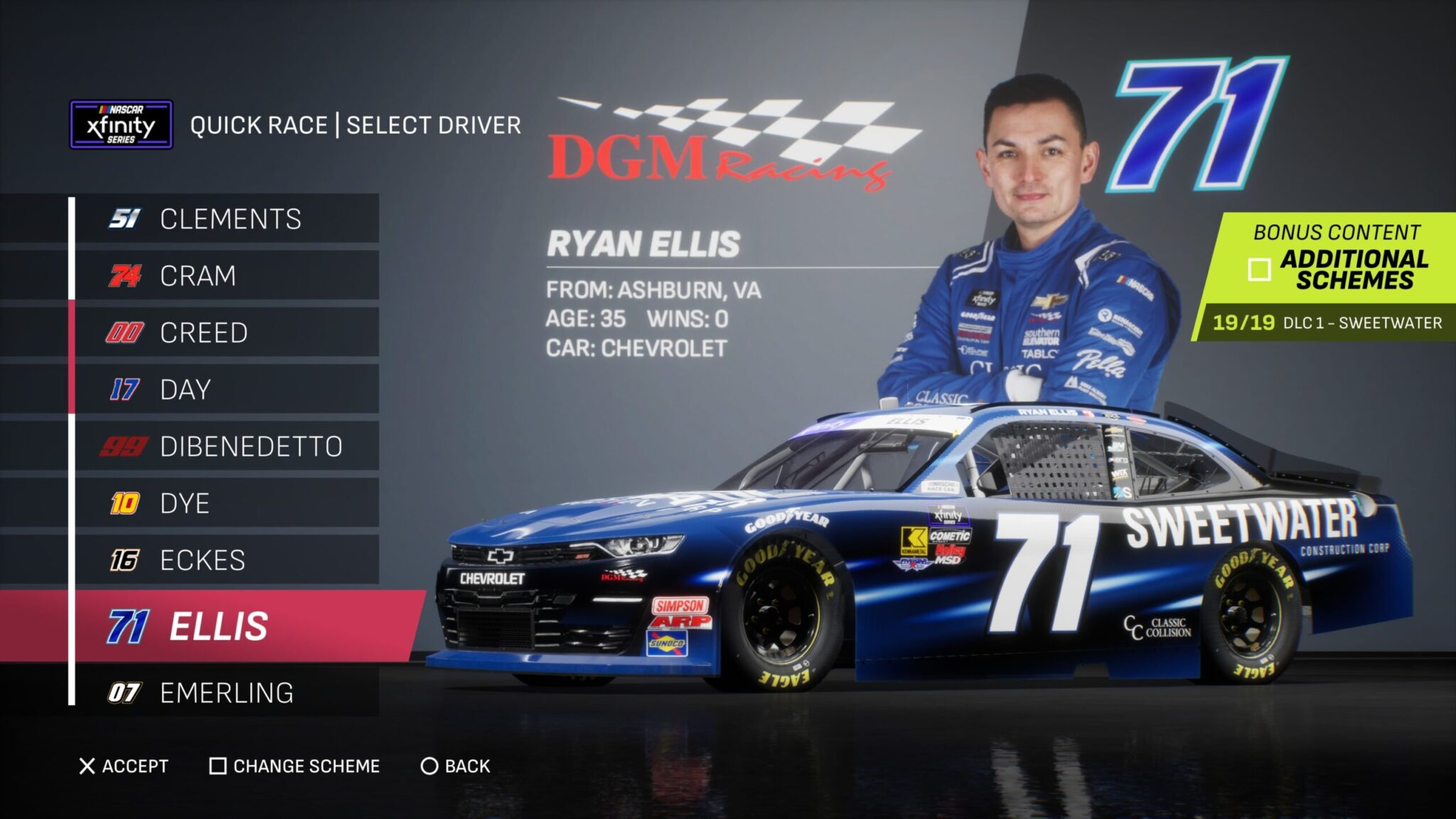Select driver Dye, car number 10

tap(227, 503)
